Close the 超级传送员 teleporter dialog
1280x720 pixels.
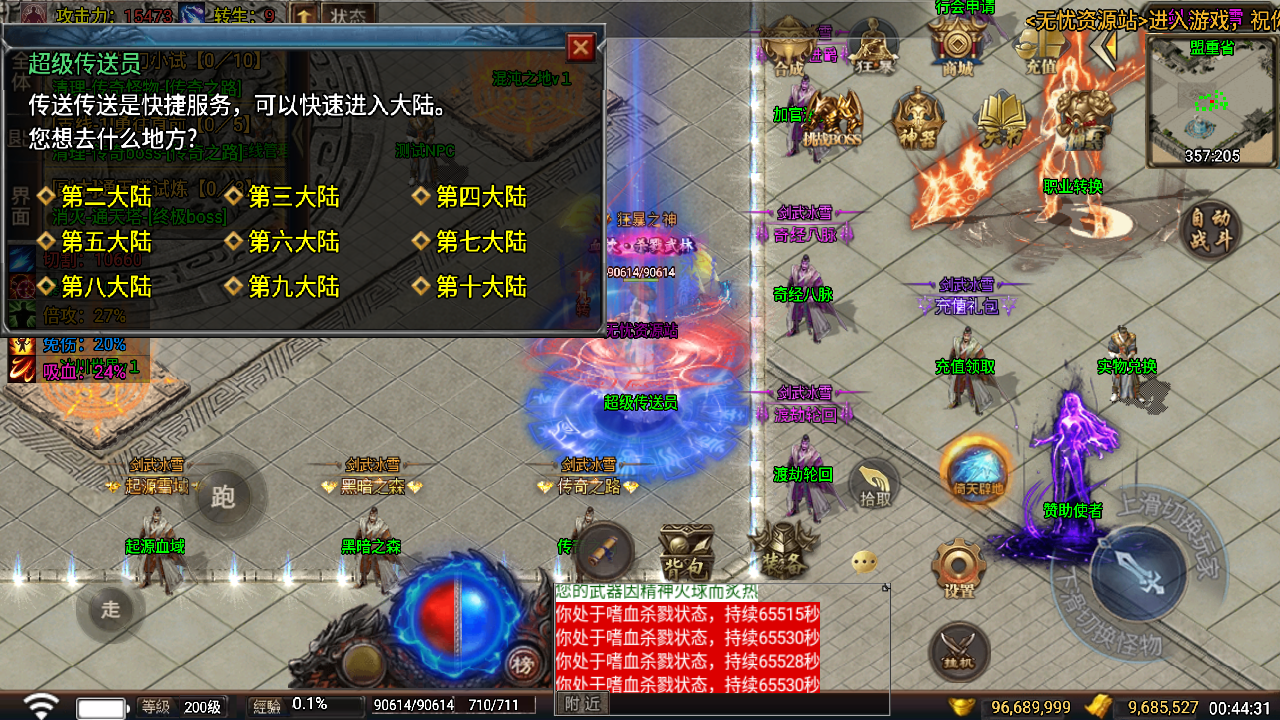581,47
